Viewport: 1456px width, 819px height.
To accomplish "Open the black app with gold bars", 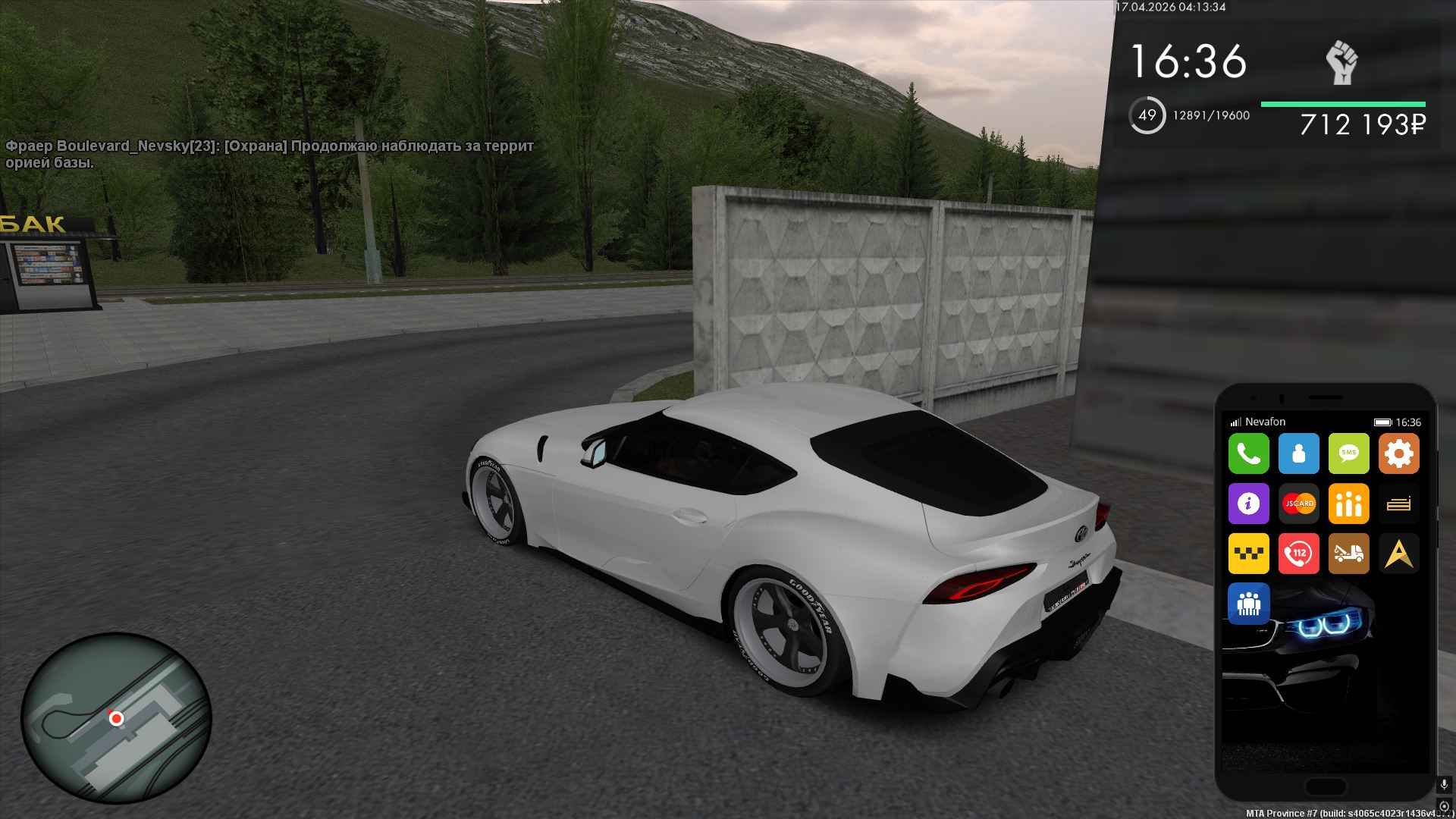I will pyautogui.click(x=1398, y=504).
